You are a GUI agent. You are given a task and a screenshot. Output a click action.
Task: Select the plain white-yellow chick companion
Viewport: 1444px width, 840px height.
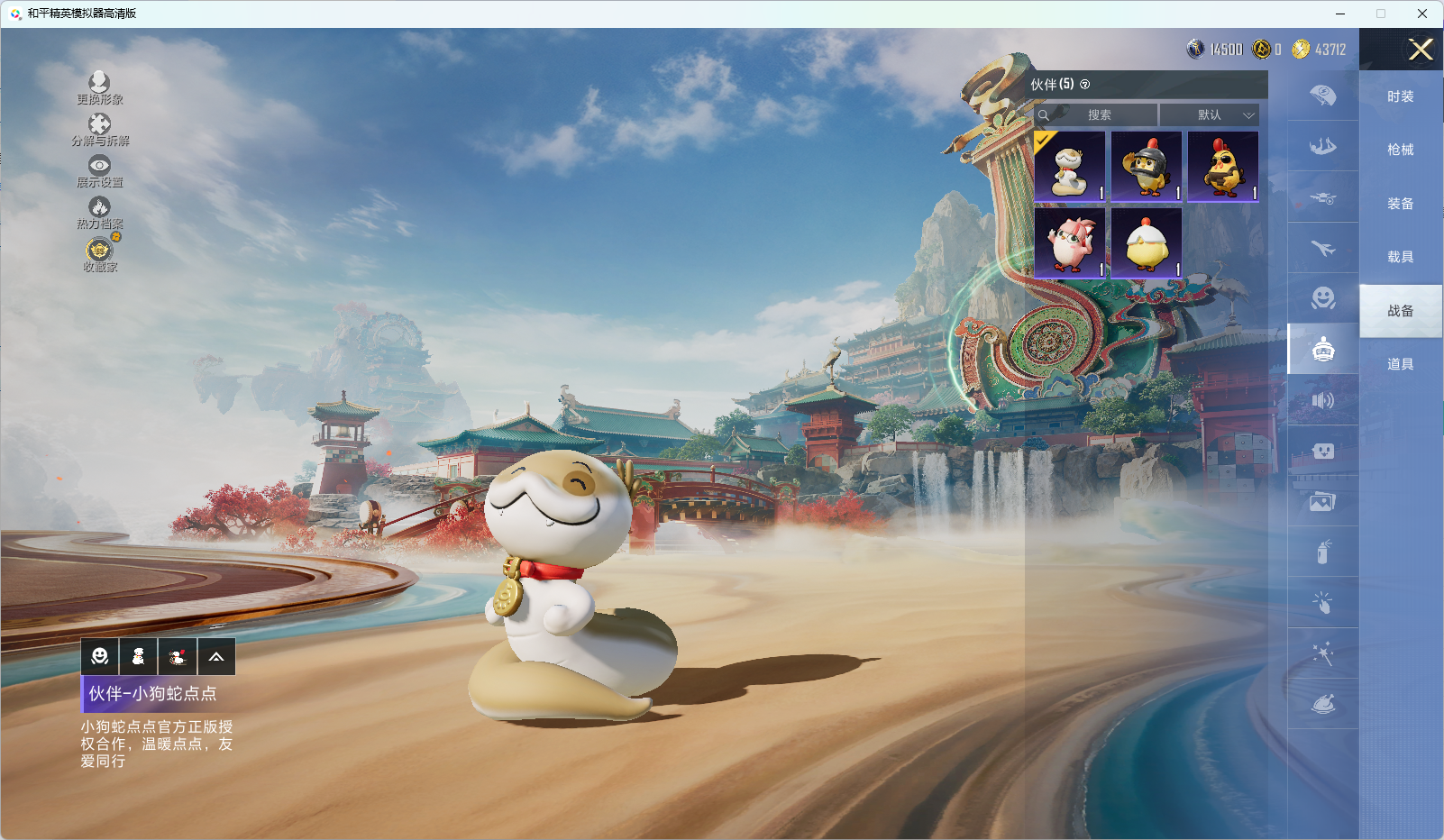(1147, 243)
